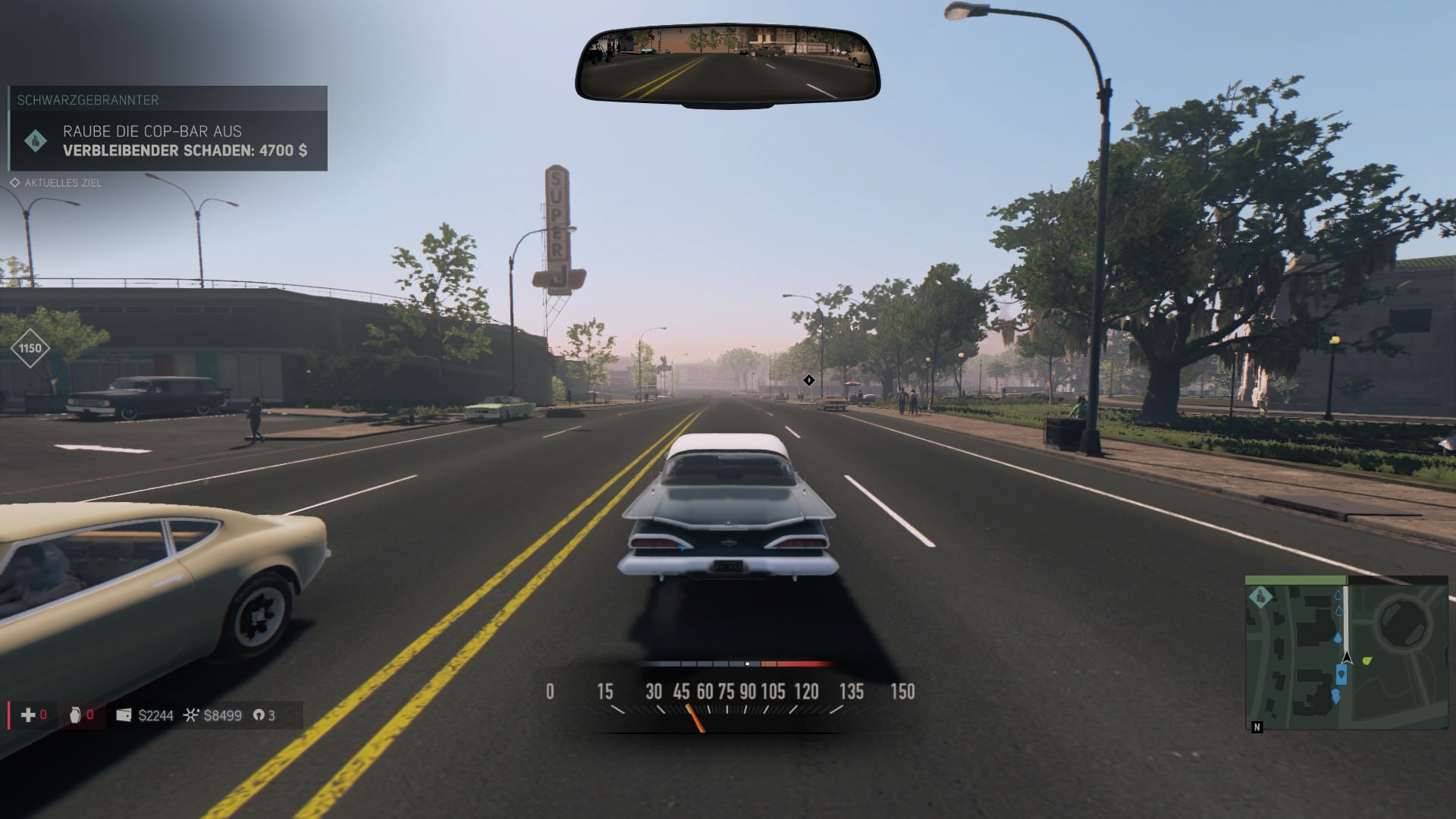Select the diamond objective marker above the road
The height and width of the screenshot is (819, 1456).
click(809, 380)
